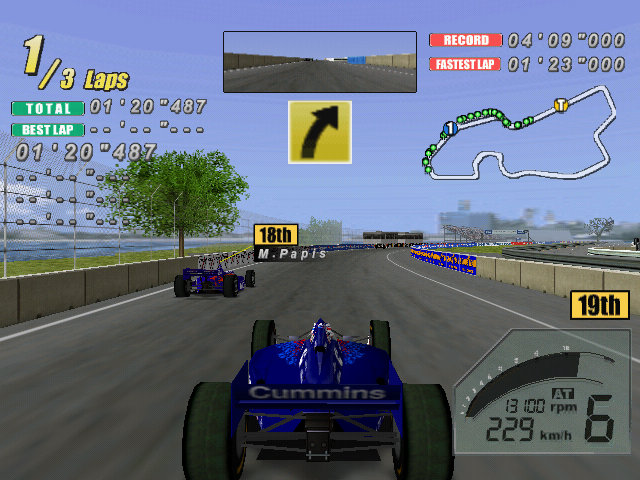
Task: Click the tachometer gauge panel
Action: [x=541, y=391]
